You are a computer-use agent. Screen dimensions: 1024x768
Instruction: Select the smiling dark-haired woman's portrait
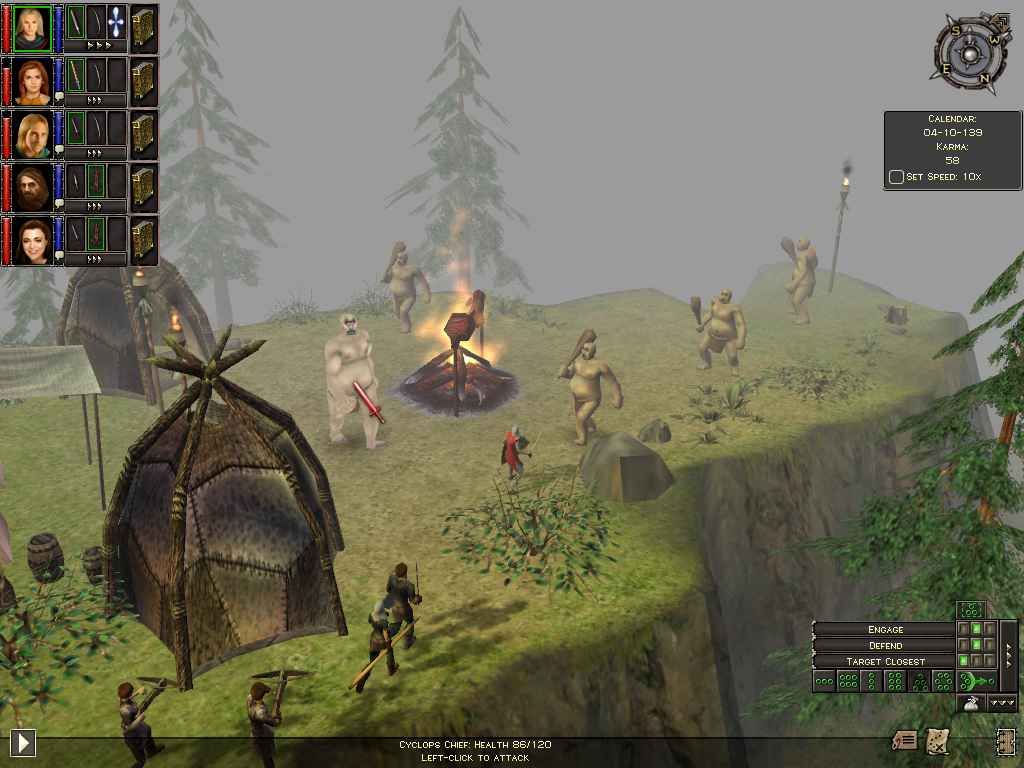(x=32, y=241)
